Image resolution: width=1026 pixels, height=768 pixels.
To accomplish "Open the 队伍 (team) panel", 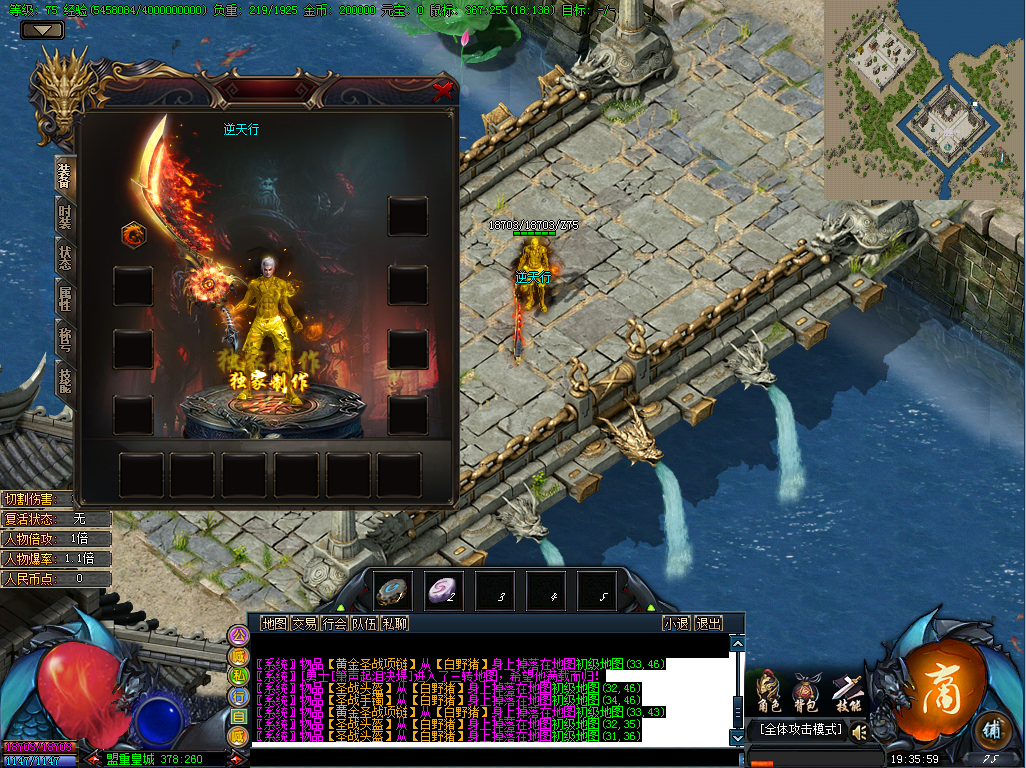I will (364, 623).
